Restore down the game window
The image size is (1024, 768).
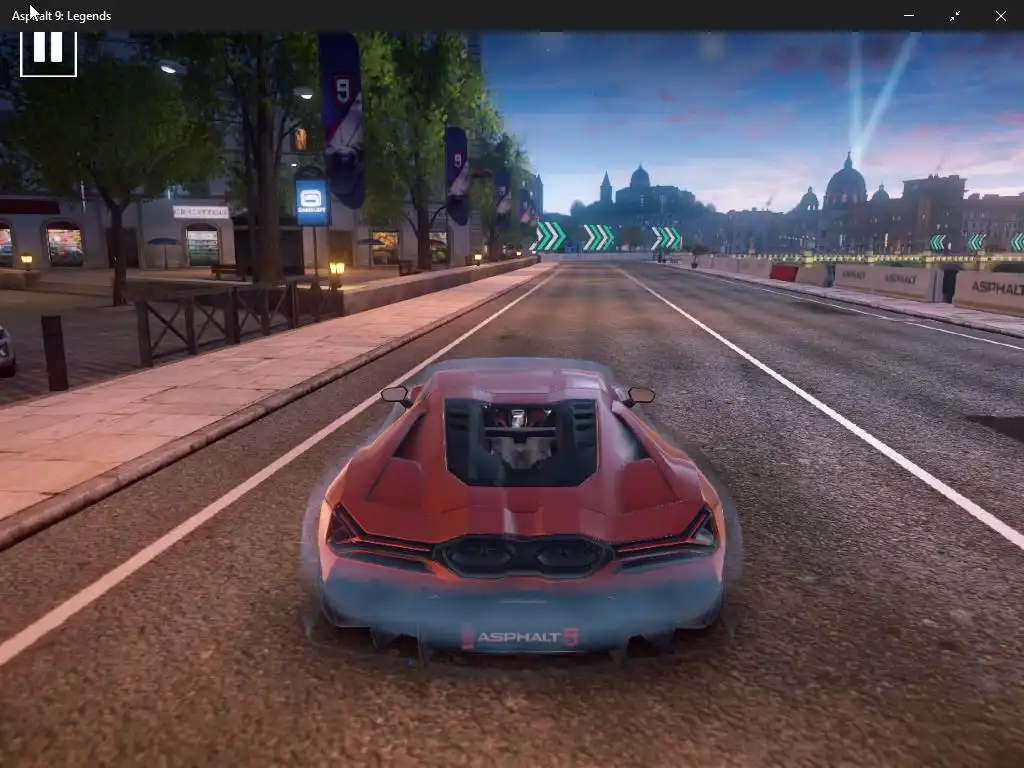(x=955, y=16)
